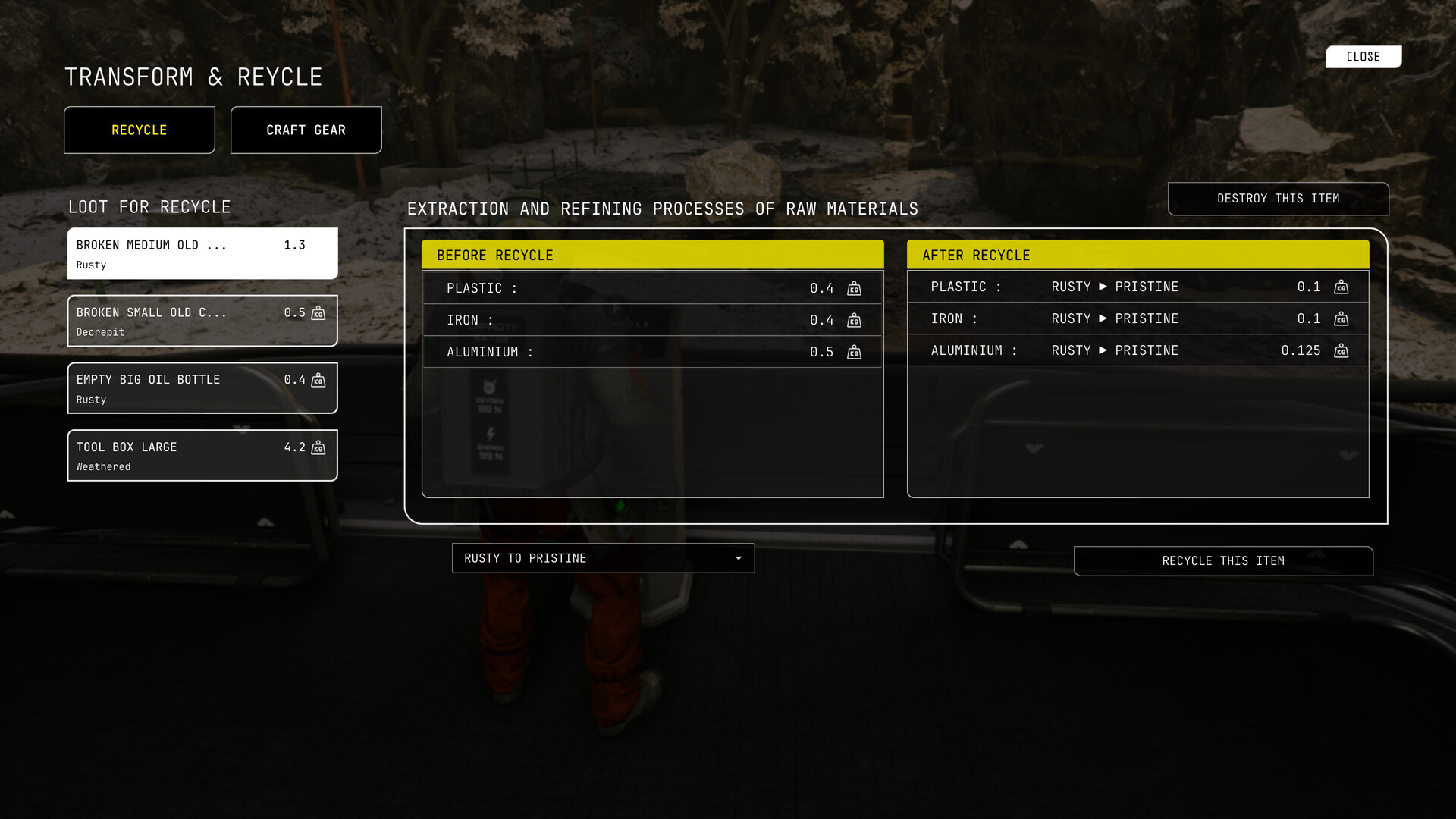
Task: Switch to the Craft Gear tab
Action: [x=306, y=130]
